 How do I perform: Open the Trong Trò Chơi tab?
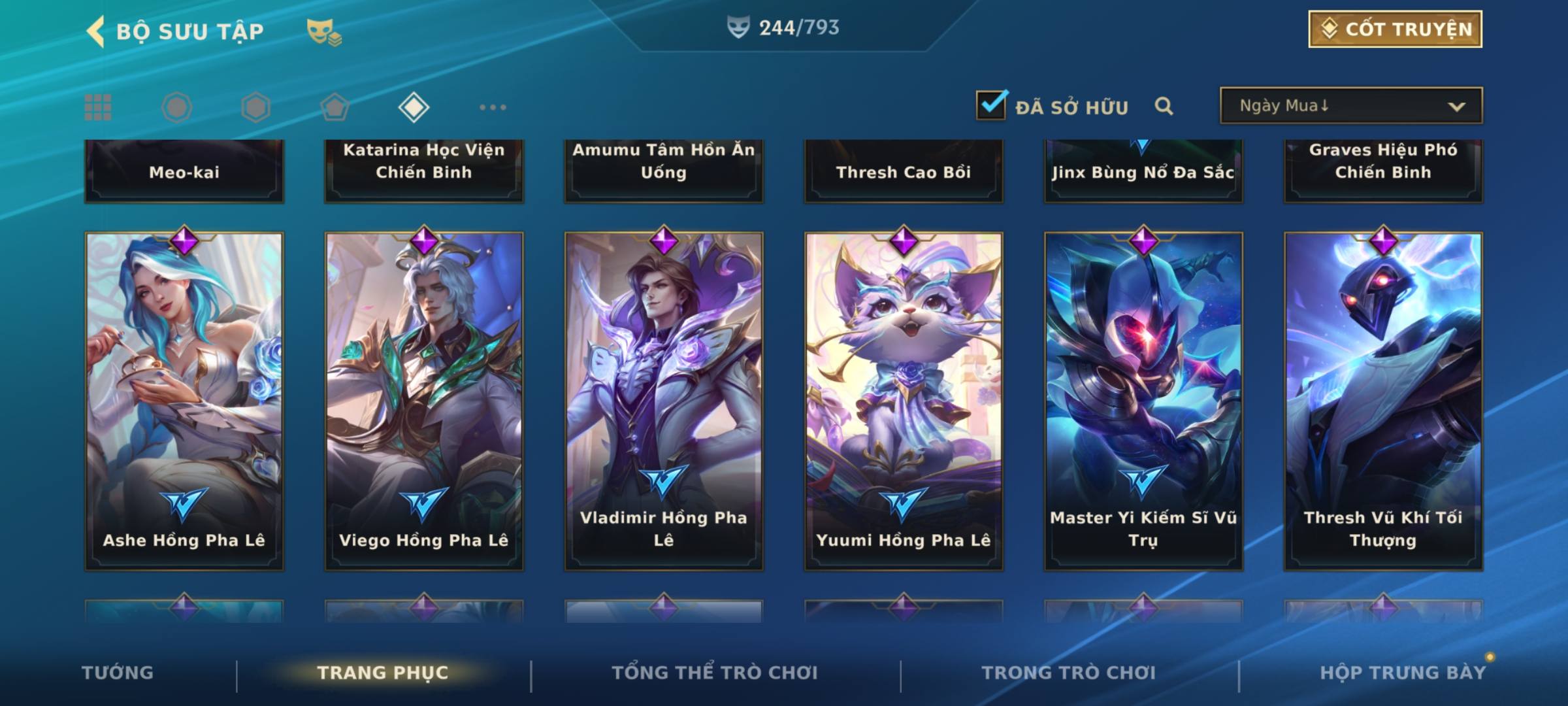pyautogui.click(x=1069, y=673)
